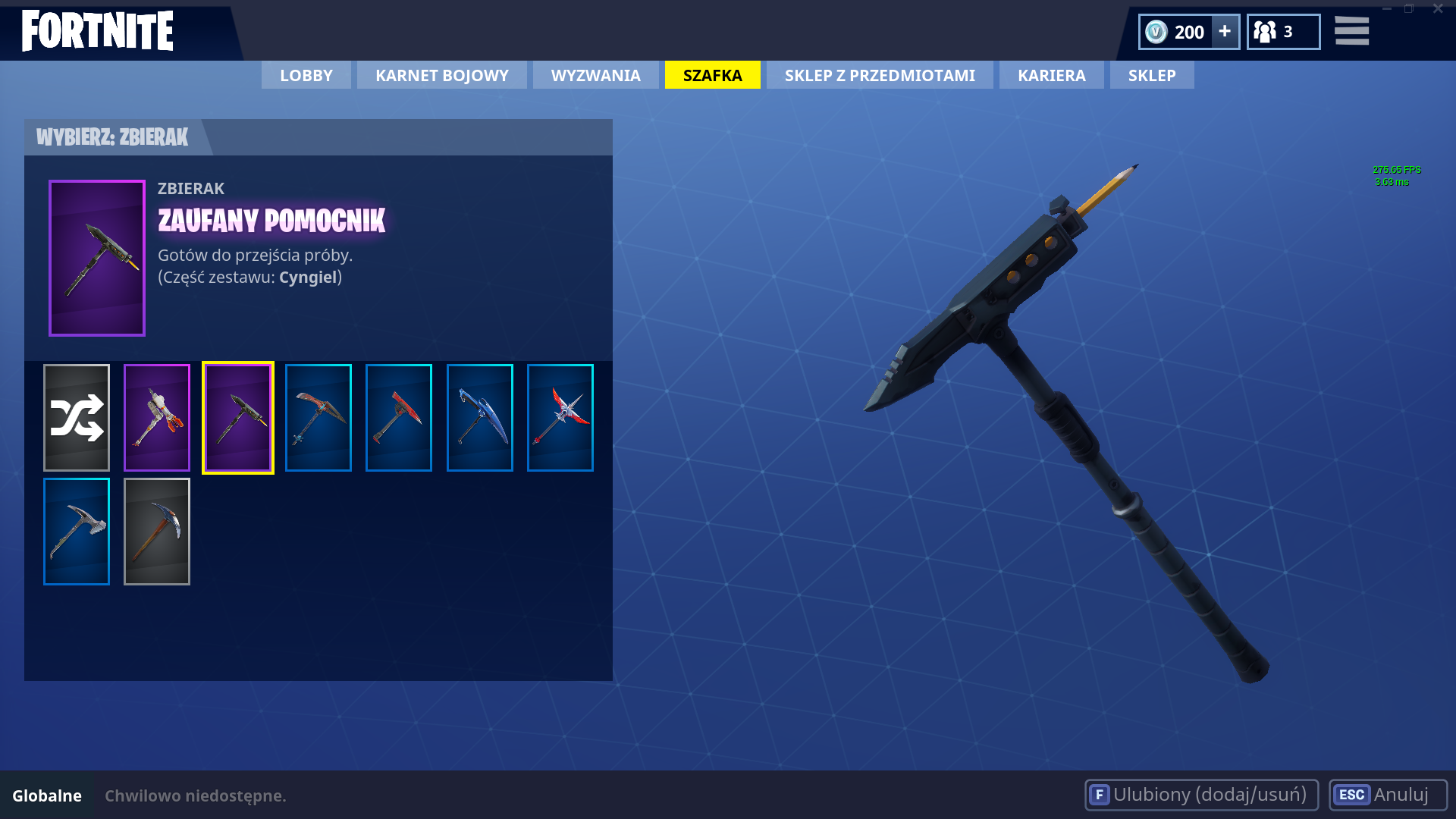The width and height of the screenshot is (1456, 819).
Task: Go to SKLEP Z PRZEDMIOTAMI
Action: [880, 75]
